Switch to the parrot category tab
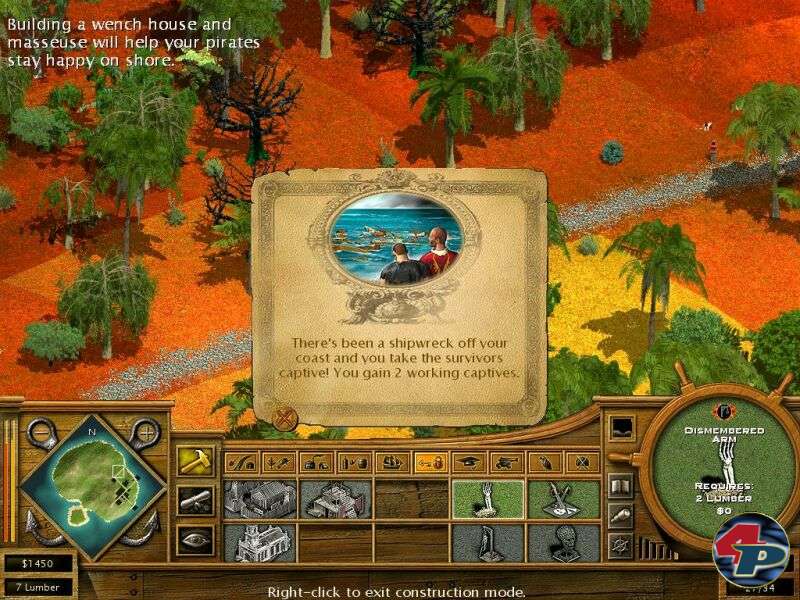 click(545, 463)
